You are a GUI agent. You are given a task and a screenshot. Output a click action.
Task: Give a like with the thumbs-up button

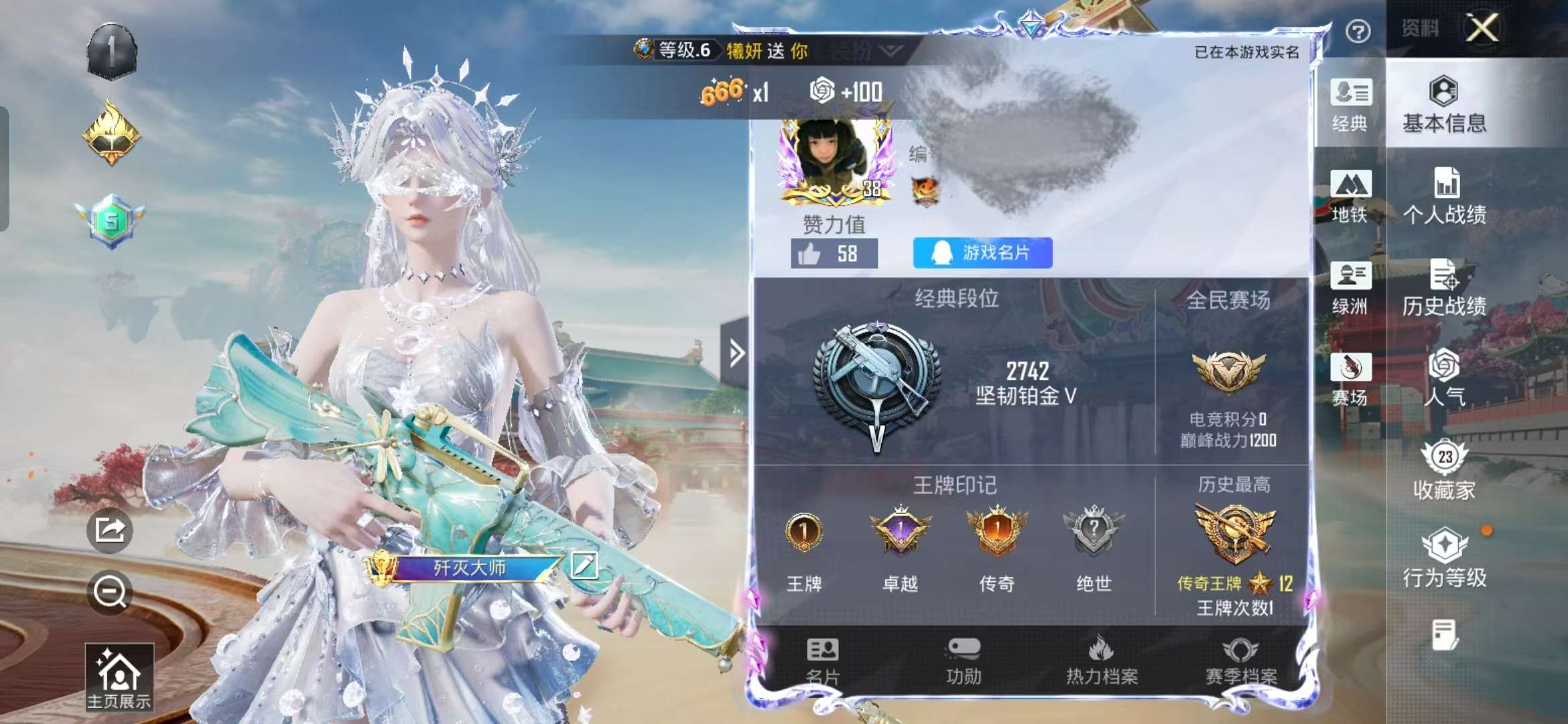click(x=809, y=254)
